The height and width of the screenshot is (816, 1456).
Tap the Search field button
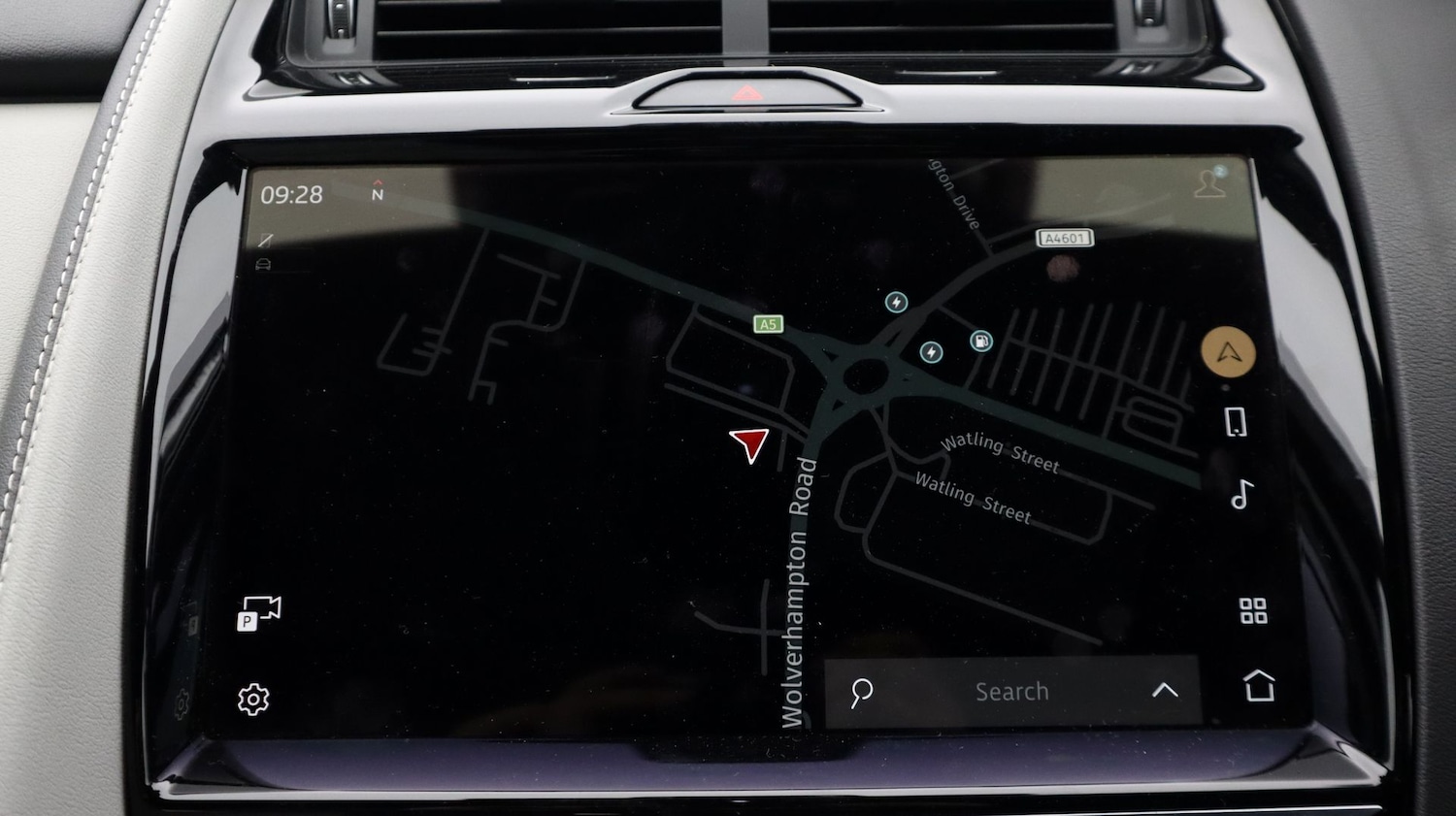tap(1011, 691)
